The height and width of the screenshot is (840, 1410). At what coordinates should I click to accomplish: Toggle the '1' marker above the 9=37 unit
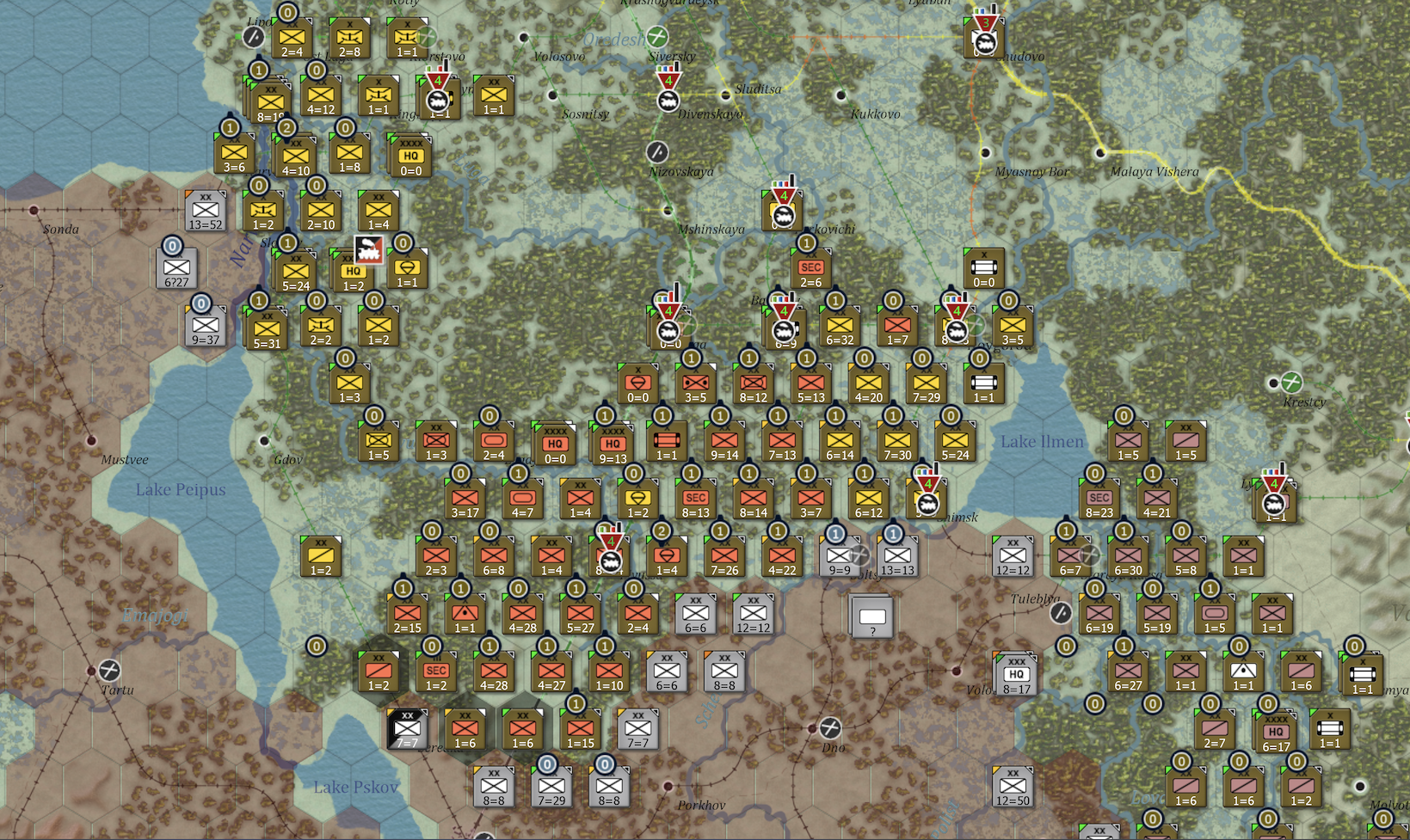201,303
